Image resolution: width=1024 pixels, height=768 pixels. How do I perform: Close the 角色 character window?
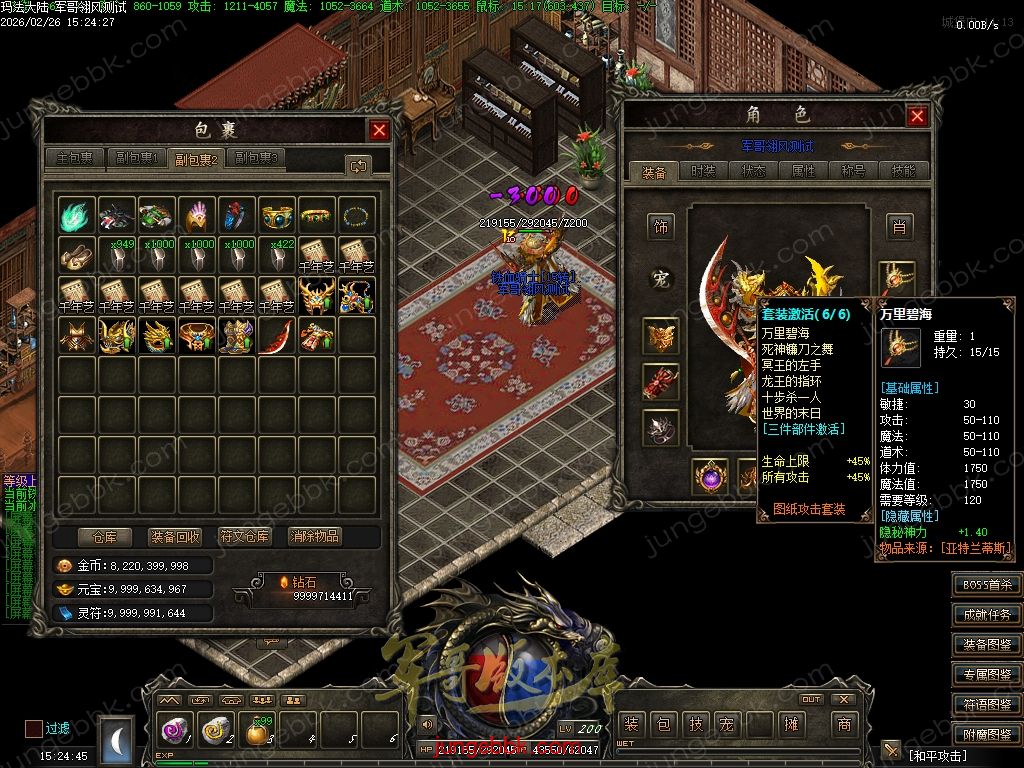917,116
